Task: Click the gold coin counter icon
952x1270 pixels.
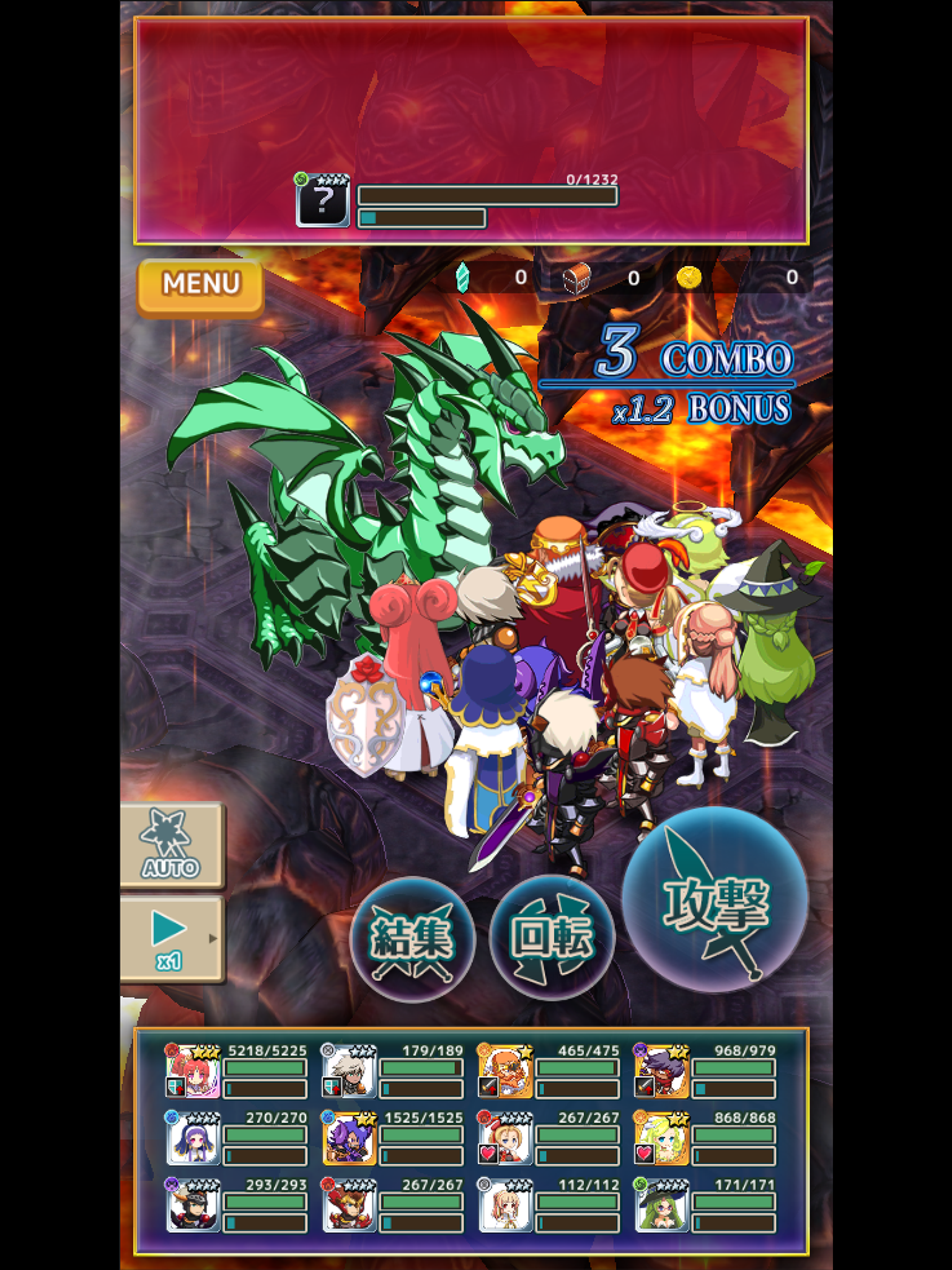Action: (x=690, y=279)
